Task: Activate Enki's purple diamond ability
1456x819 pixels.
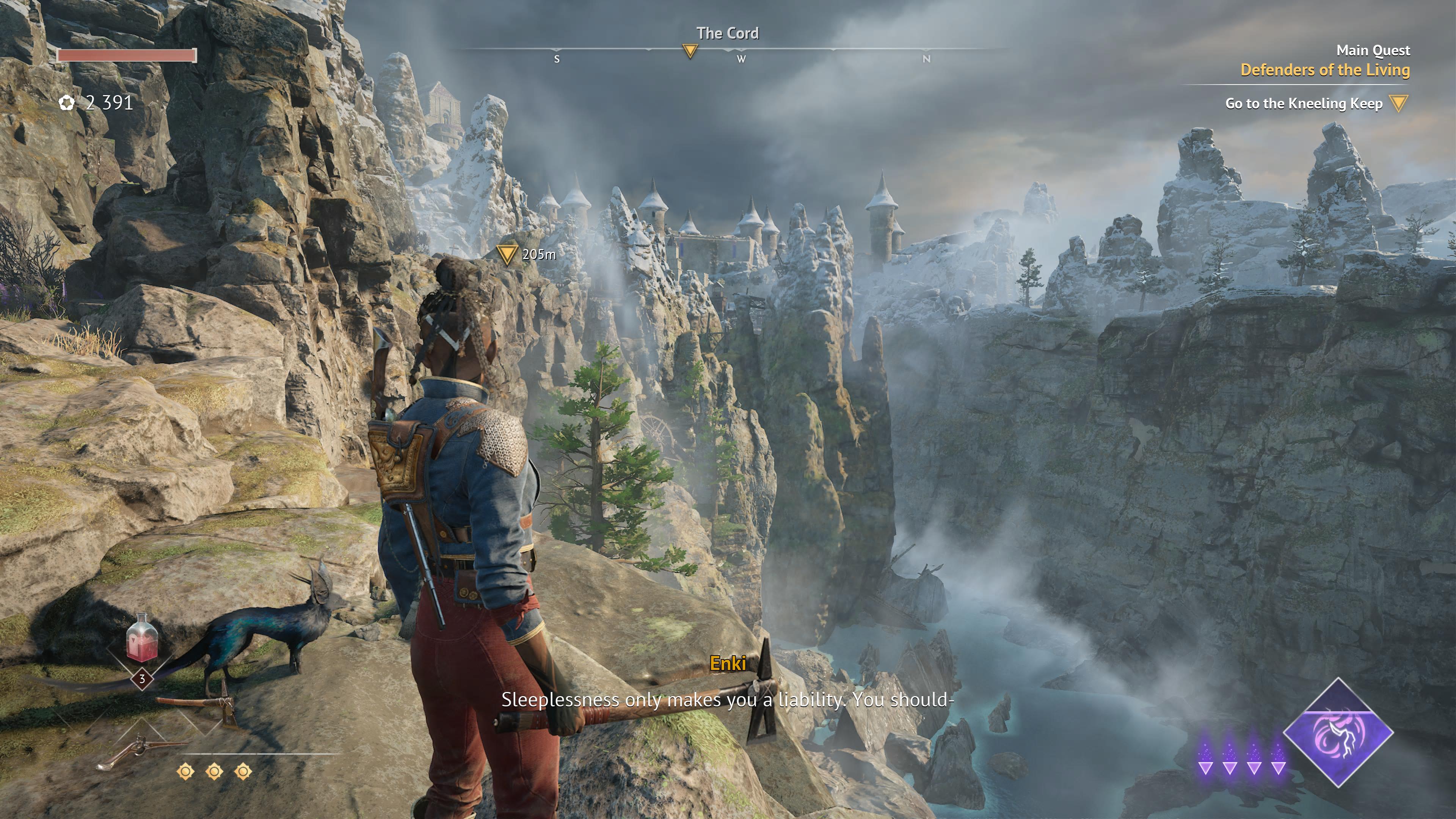Action: (x=1337, y=733)
